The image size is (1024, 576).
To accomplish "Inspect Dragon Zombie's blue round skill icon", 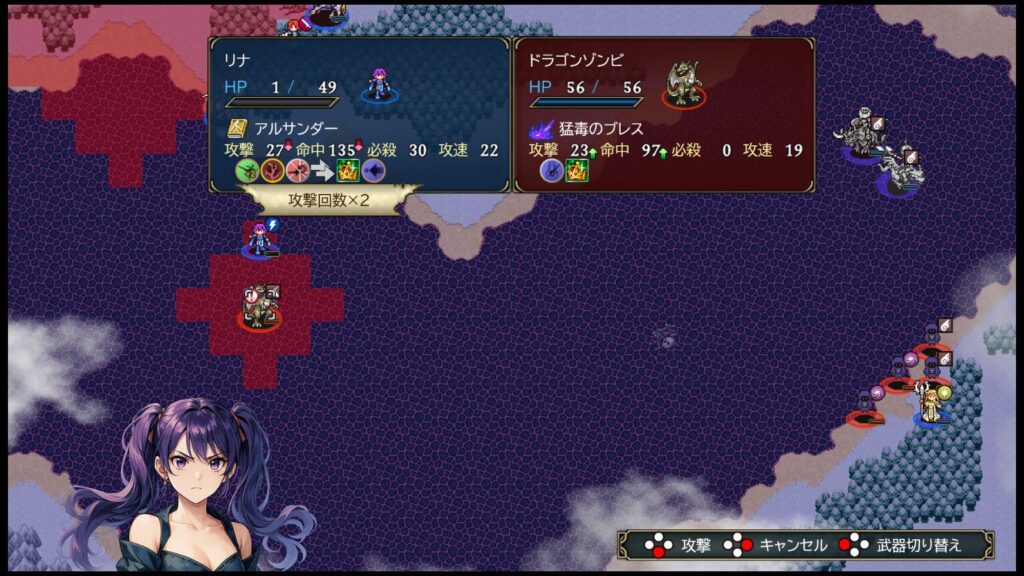I will point(551,170).
